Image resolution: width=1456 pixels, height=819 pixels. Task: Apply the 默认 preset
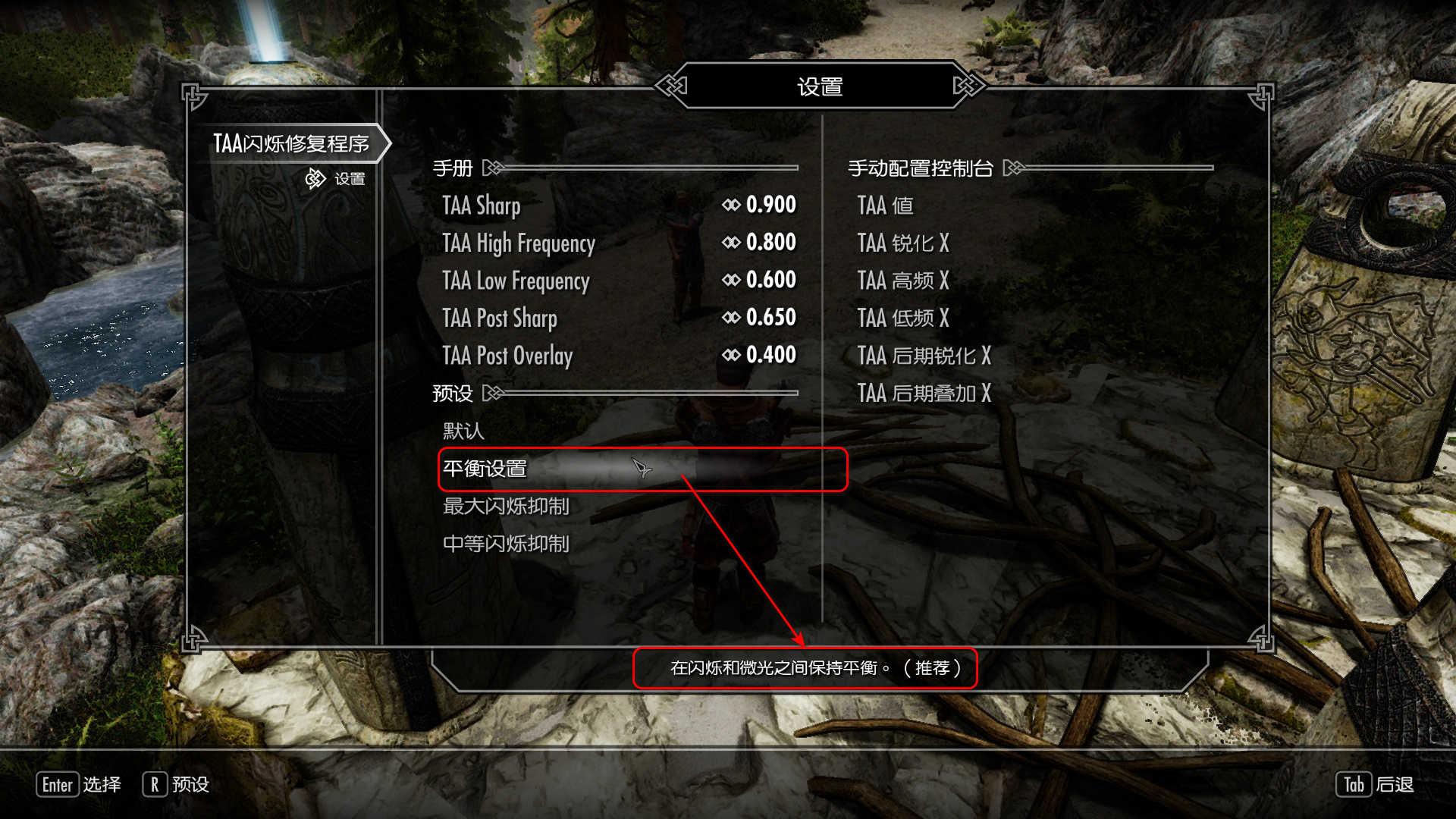463,431
